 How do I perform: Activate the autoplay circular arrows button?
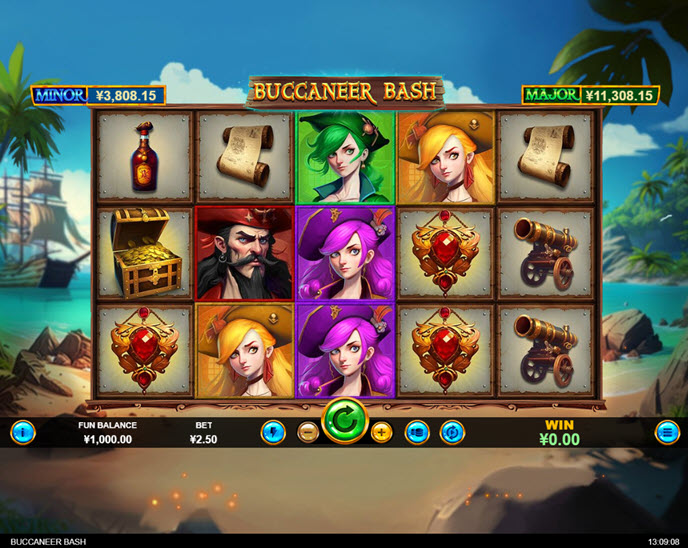[x=452, y=432]
